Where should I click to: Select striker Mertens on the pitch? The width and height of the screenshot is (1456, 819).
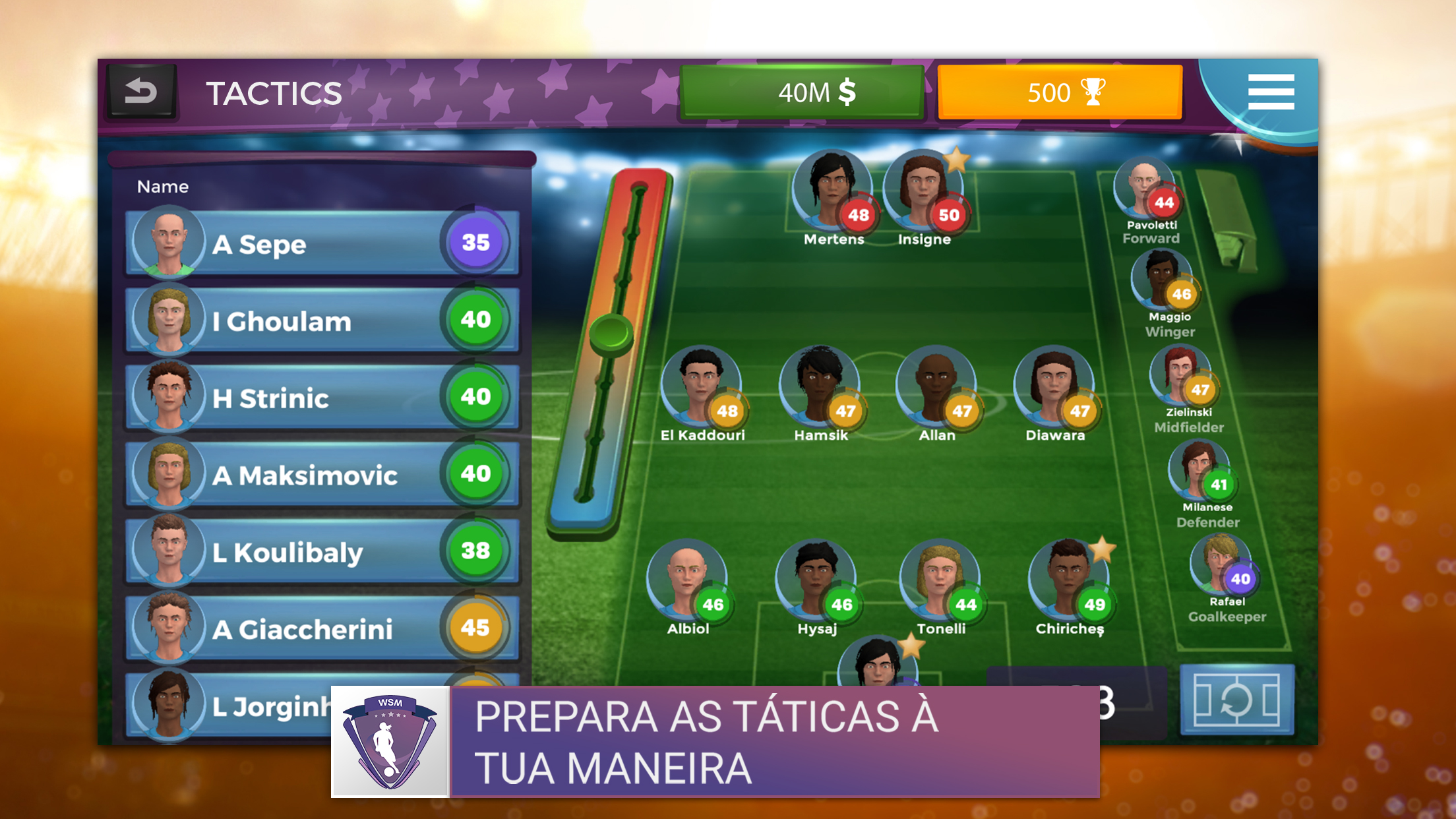click(832, 193)
